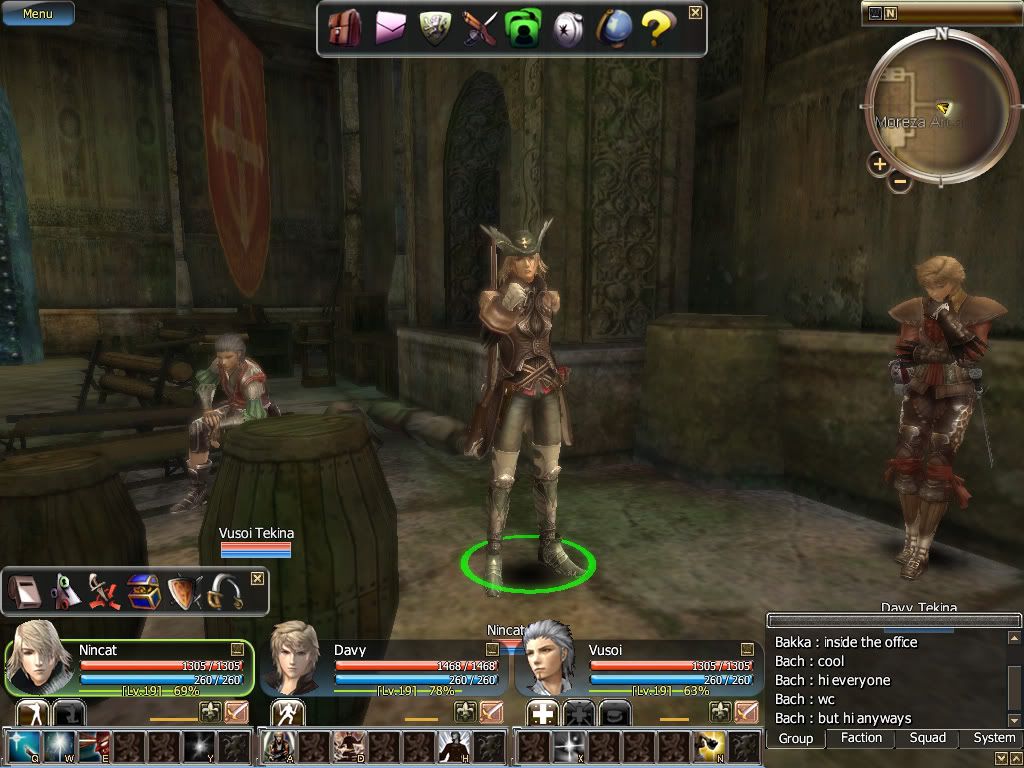Select Nincat's character portrait

(40, 657)
